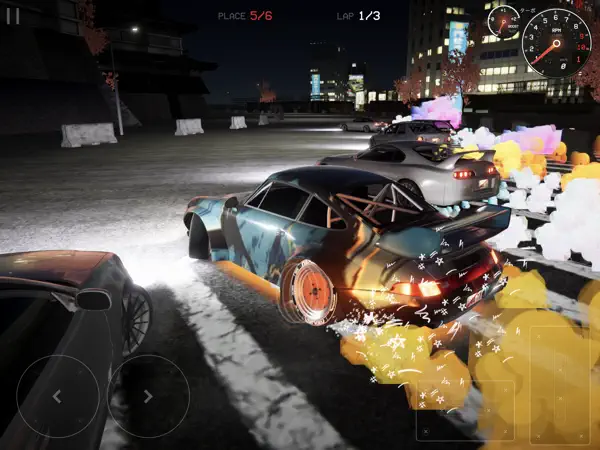Screen dimensions: 600x450
Task: Steer left with the left arrow circle
Action: (58, 396)
